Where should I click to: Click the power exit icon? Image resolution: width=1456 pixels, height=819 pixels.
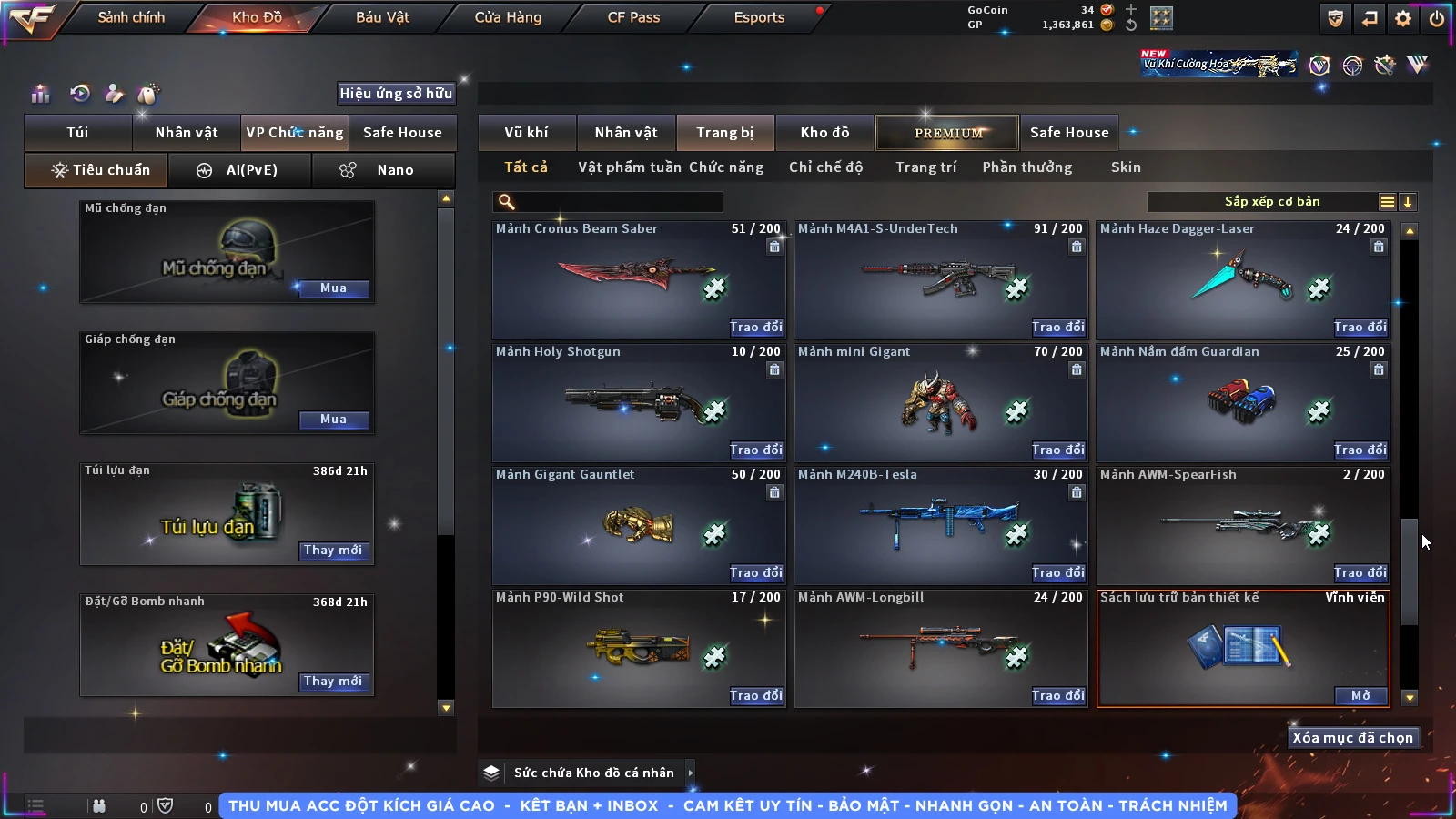1437,17
